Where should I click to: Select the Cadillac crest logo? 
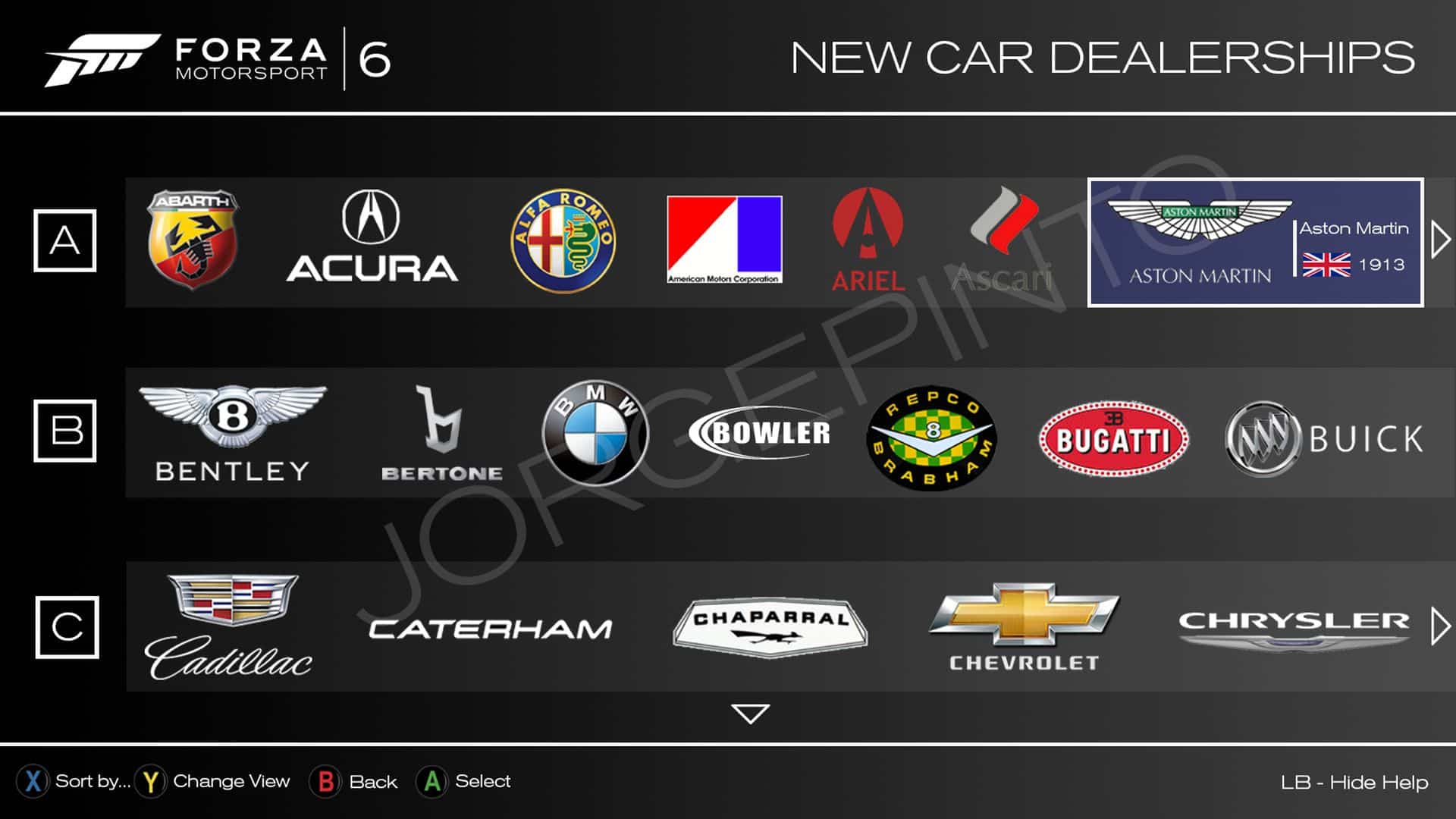point(229,626)
